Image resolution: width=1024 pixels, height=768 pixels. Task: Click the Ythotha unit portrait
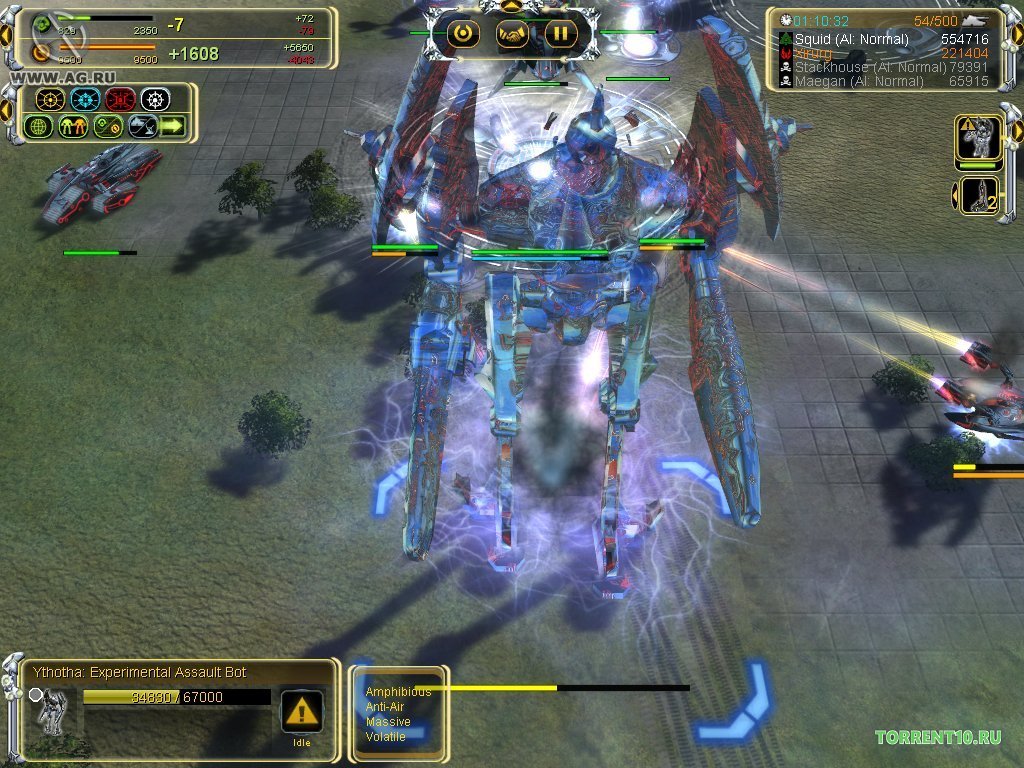coord(51,708)
